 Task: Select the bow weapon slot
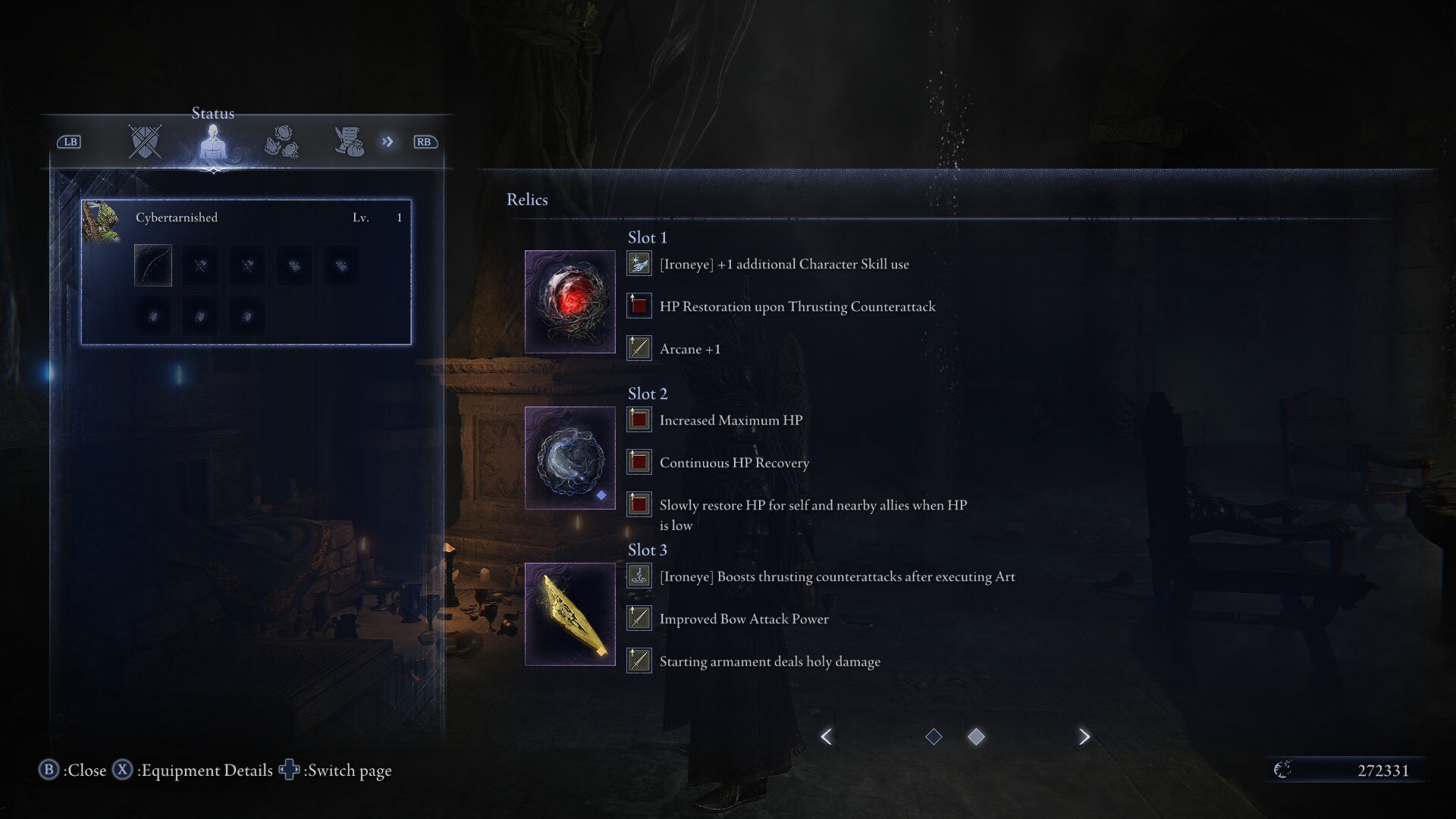(x=153, y=265)
